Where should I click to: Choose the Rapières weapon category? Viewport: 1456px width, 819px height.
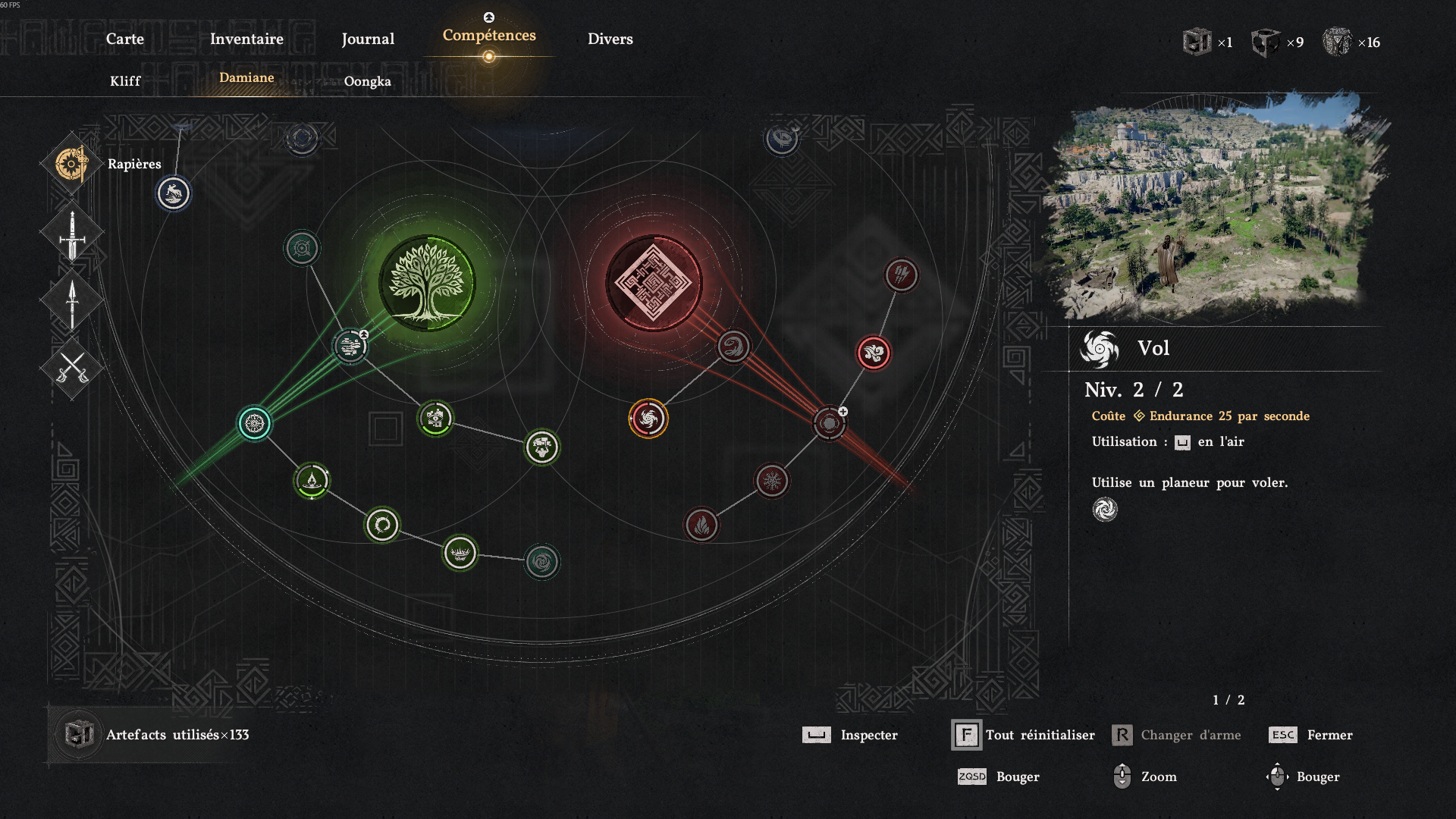pyautogui.click(x=72, y=164)
